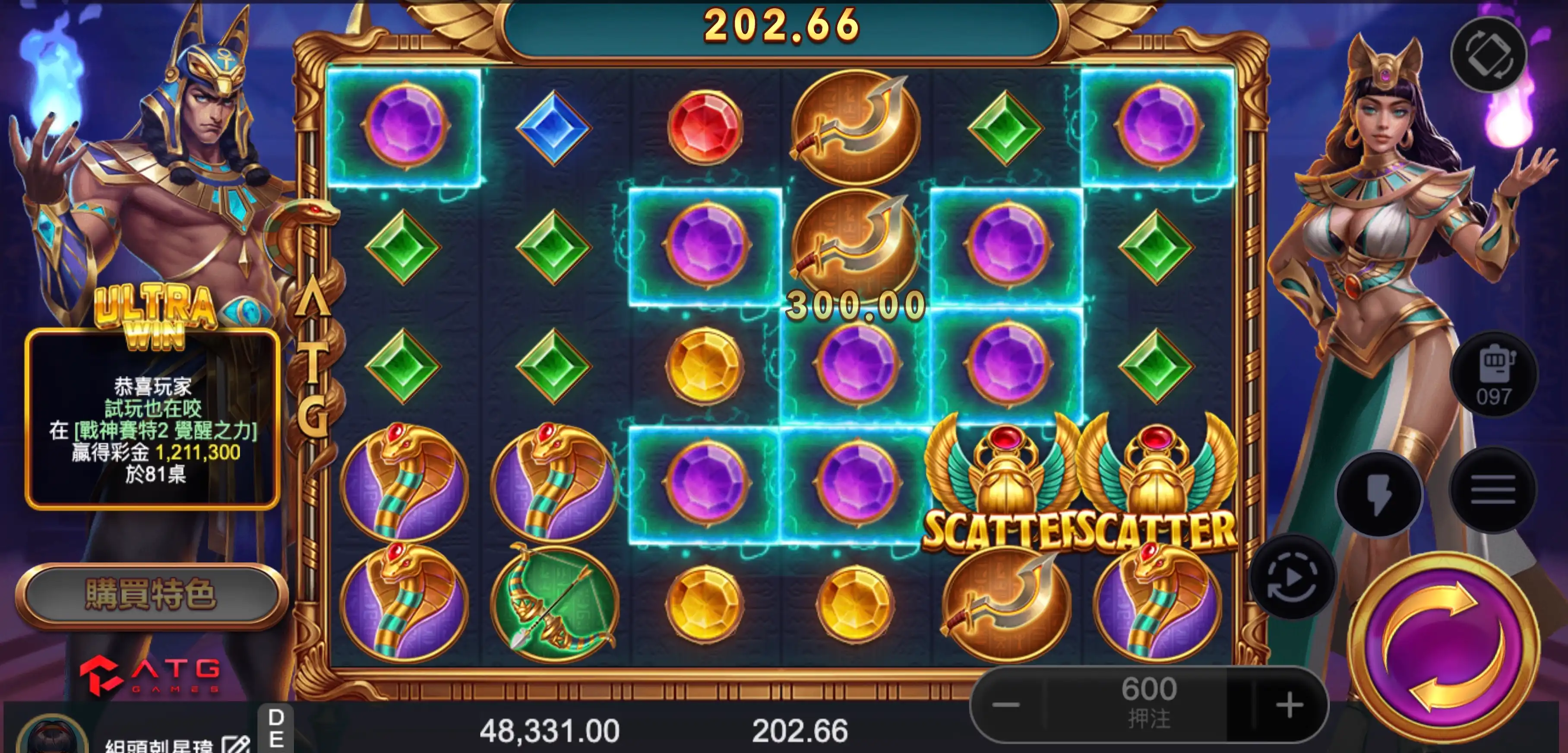This screenshot has width=1568, height=753.
Task: Open the Ultra Win jackpot announcement panel
Action: (x=152, y=419)
